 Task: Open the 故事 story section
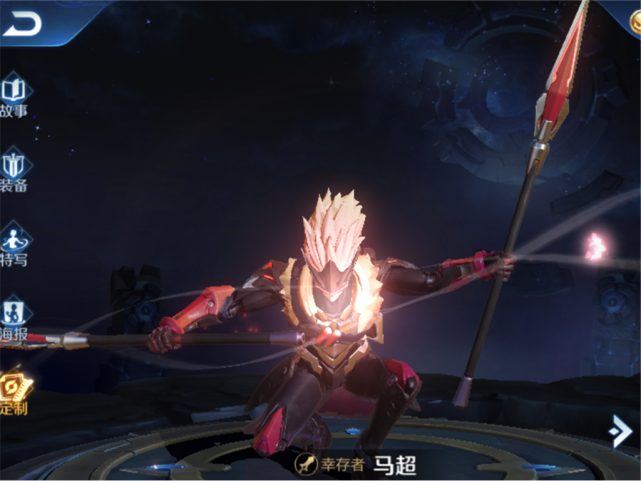click(x=14, y=96)
